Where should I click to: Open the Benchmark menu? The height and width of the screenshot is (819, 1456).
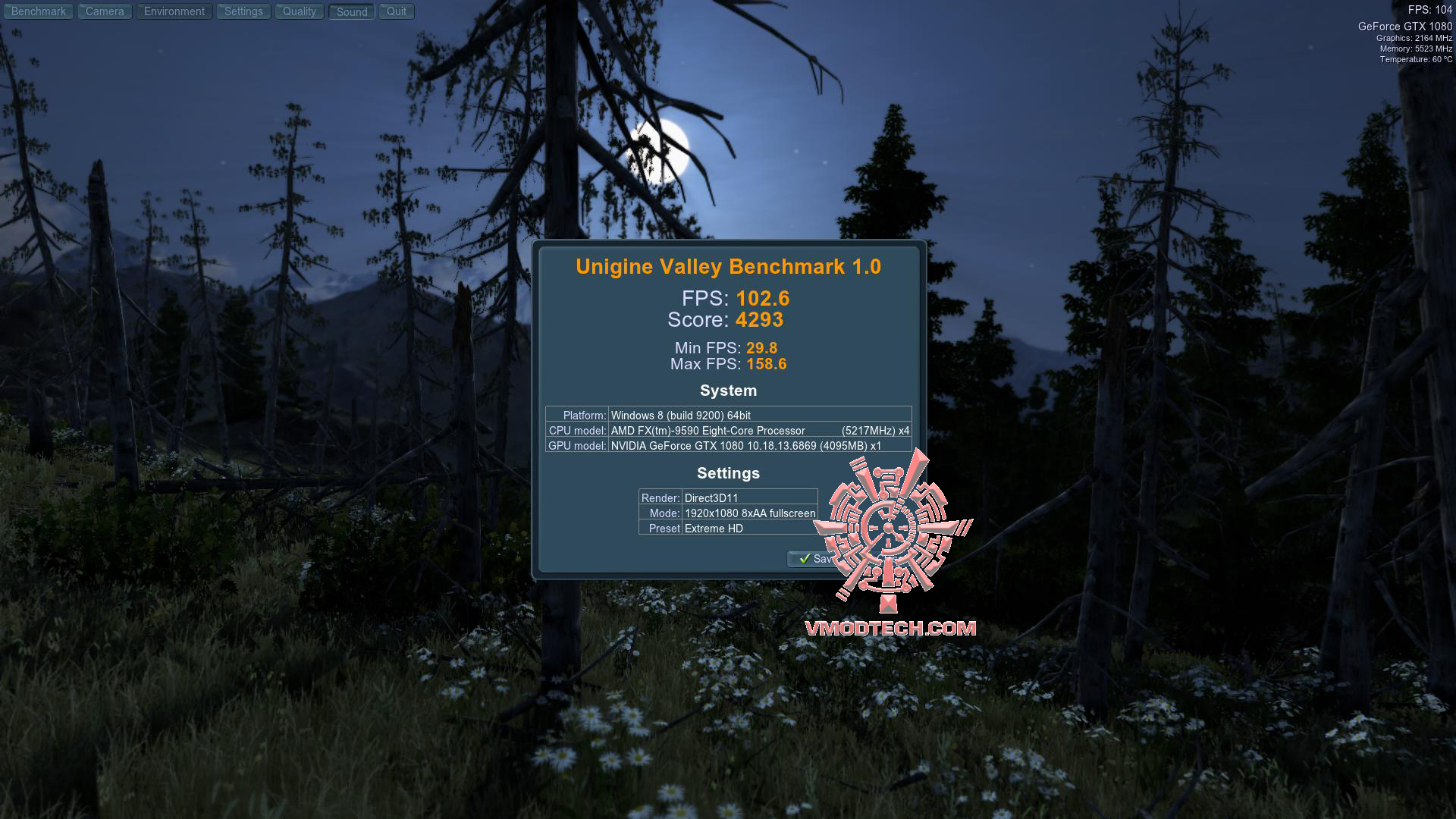[x=38, y=11]
